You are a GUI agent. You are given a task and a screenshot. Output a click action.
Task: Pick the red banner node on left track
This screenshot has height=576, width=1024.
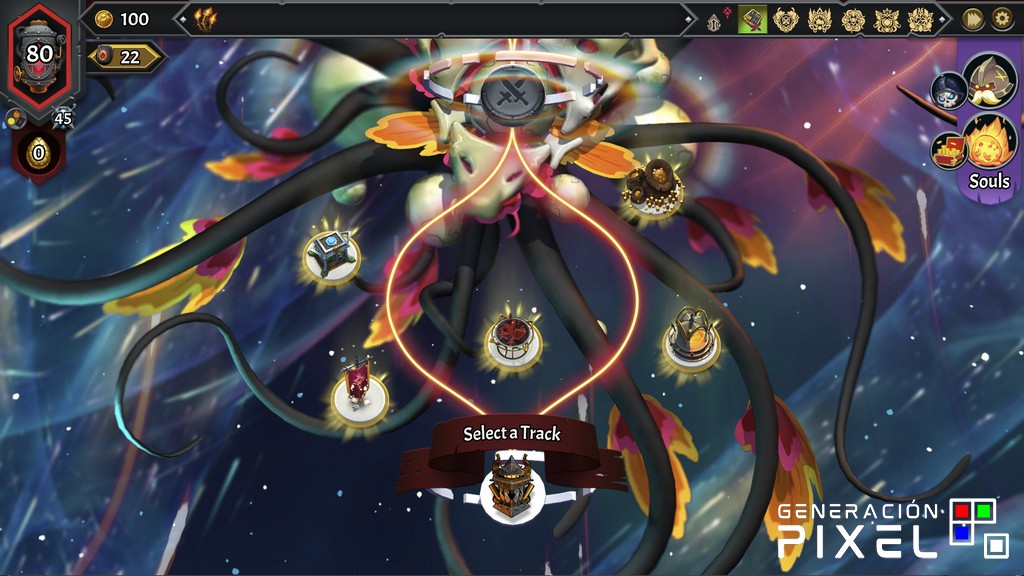[x=358, y=389]
